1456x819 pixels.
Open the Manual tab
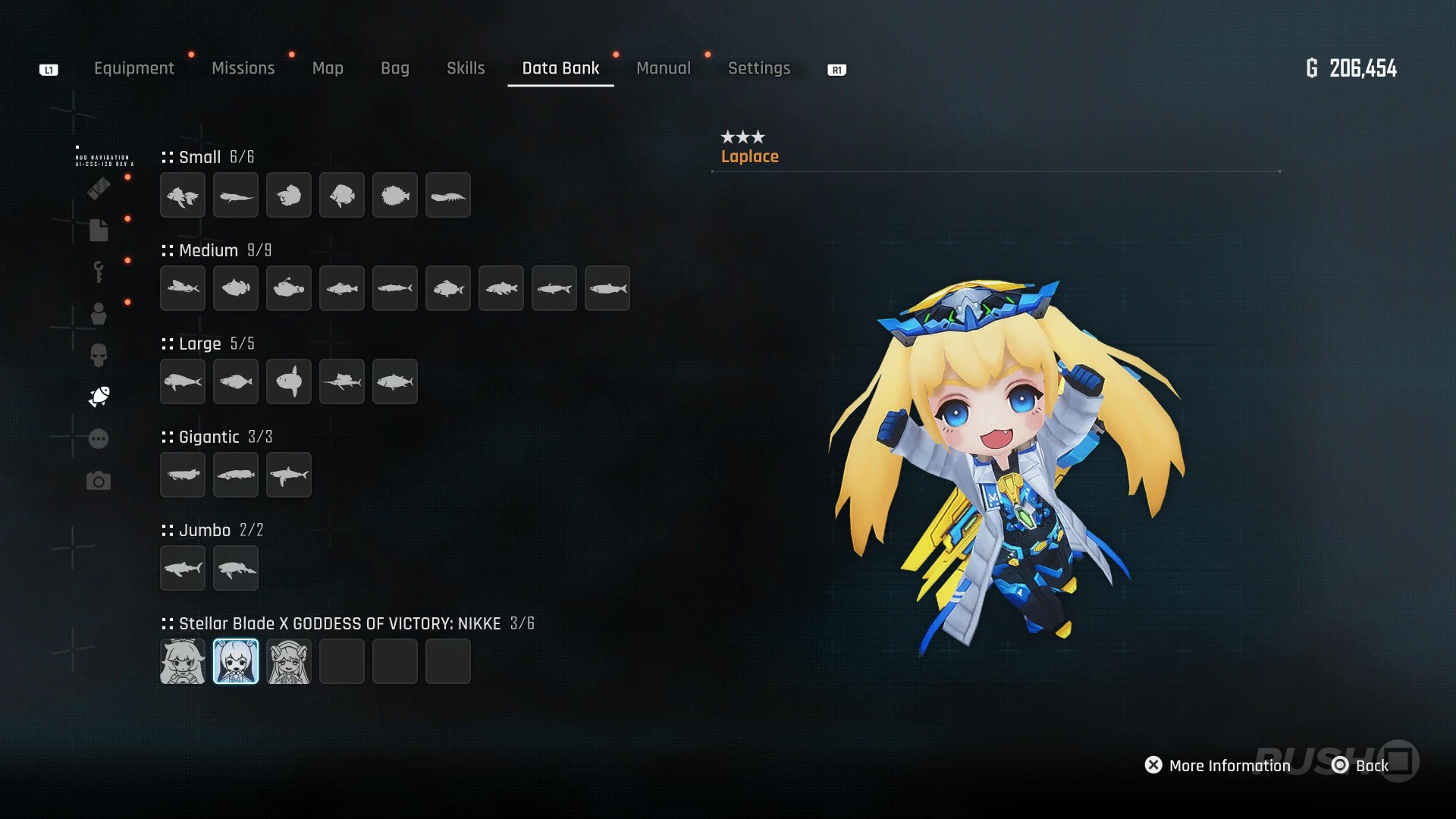pos(663,68)
